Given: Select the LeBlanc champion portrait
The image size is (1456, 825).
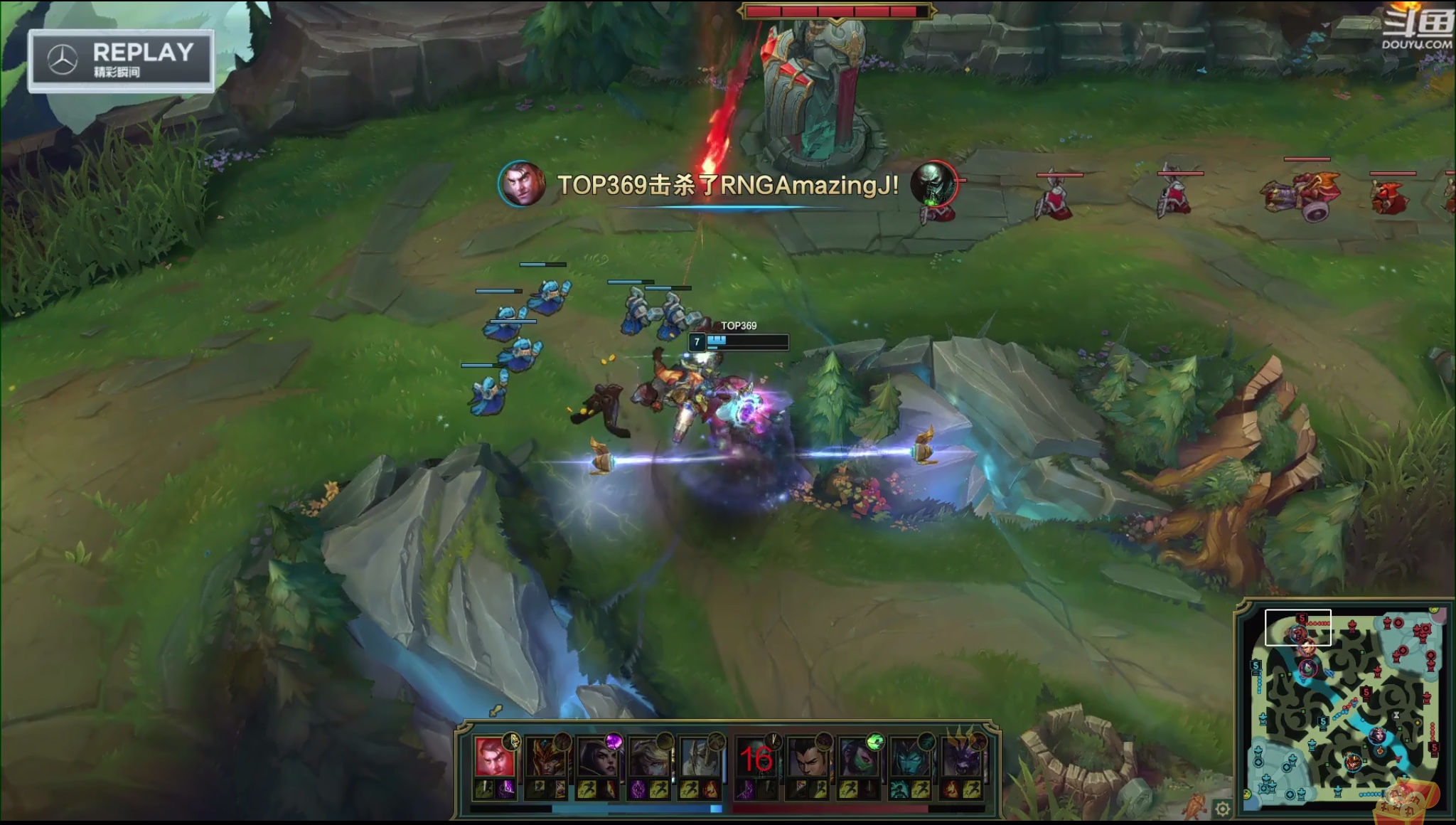Looking at the screenshot, I should point(596,758).
